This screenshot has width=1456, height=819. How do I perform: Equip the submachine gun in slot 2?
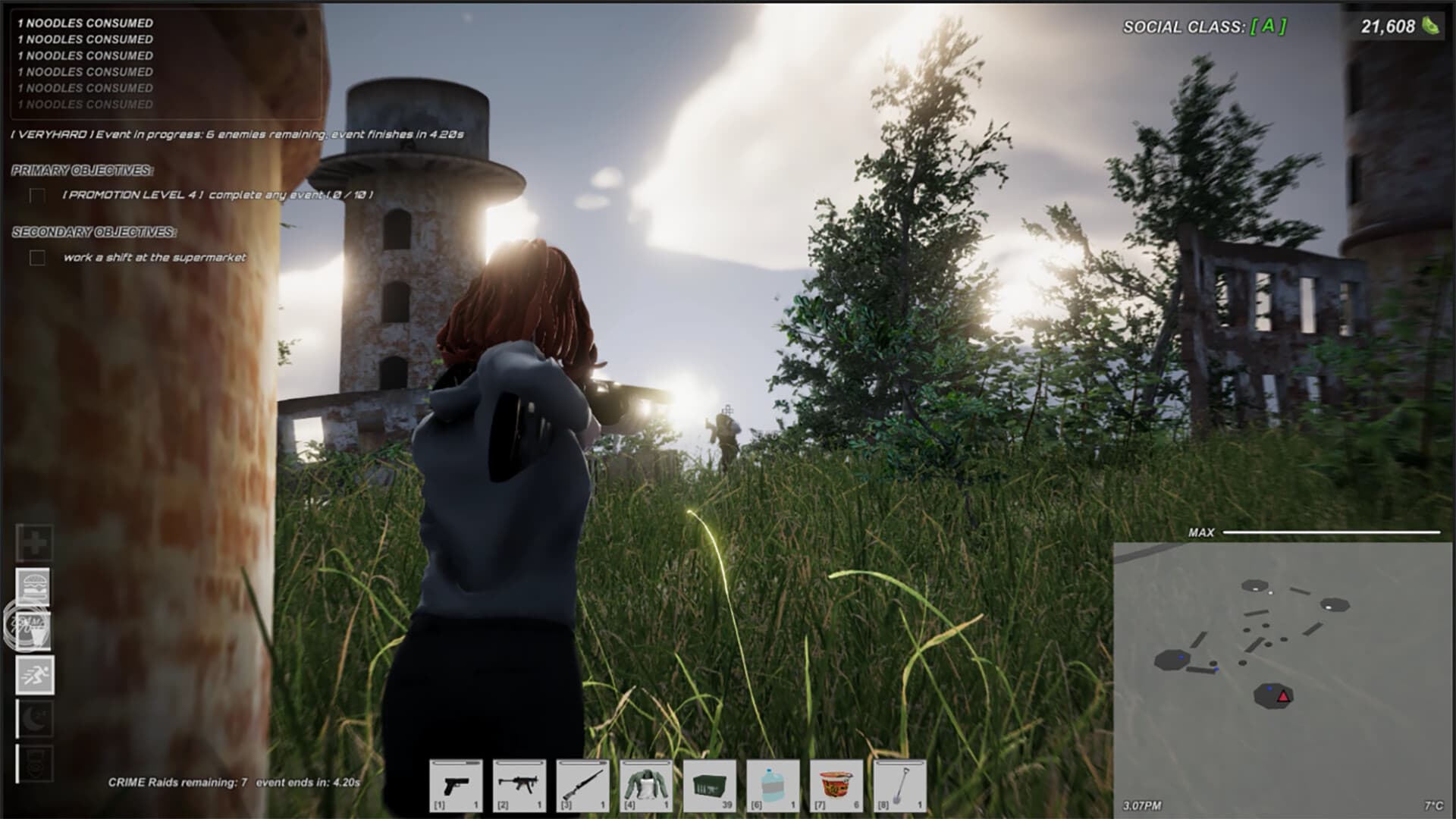pyautogui.click(x=519, y=786)
